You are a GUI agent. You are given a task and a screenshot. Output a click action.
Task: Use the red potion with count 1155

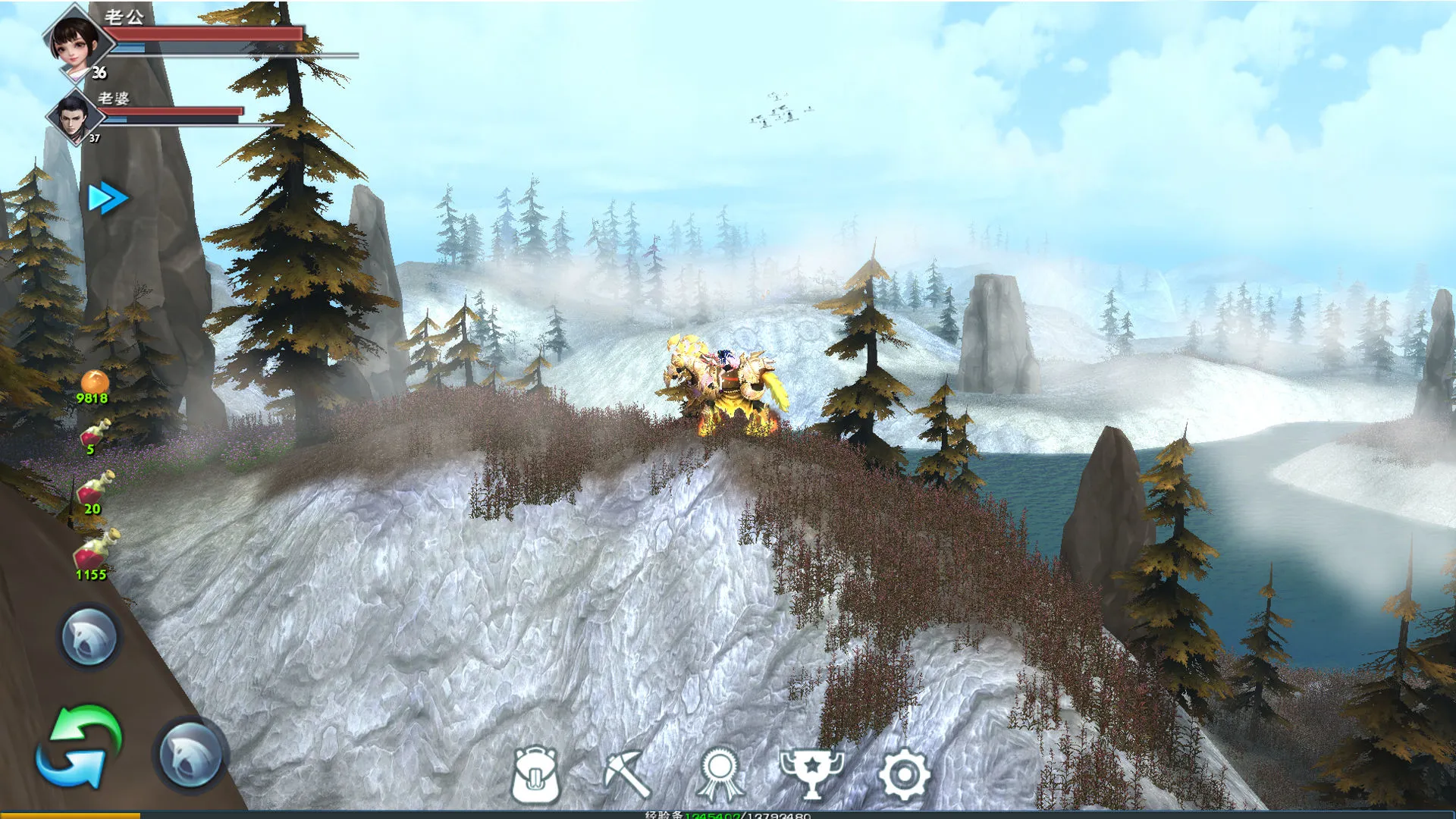(x=96, y=551)
